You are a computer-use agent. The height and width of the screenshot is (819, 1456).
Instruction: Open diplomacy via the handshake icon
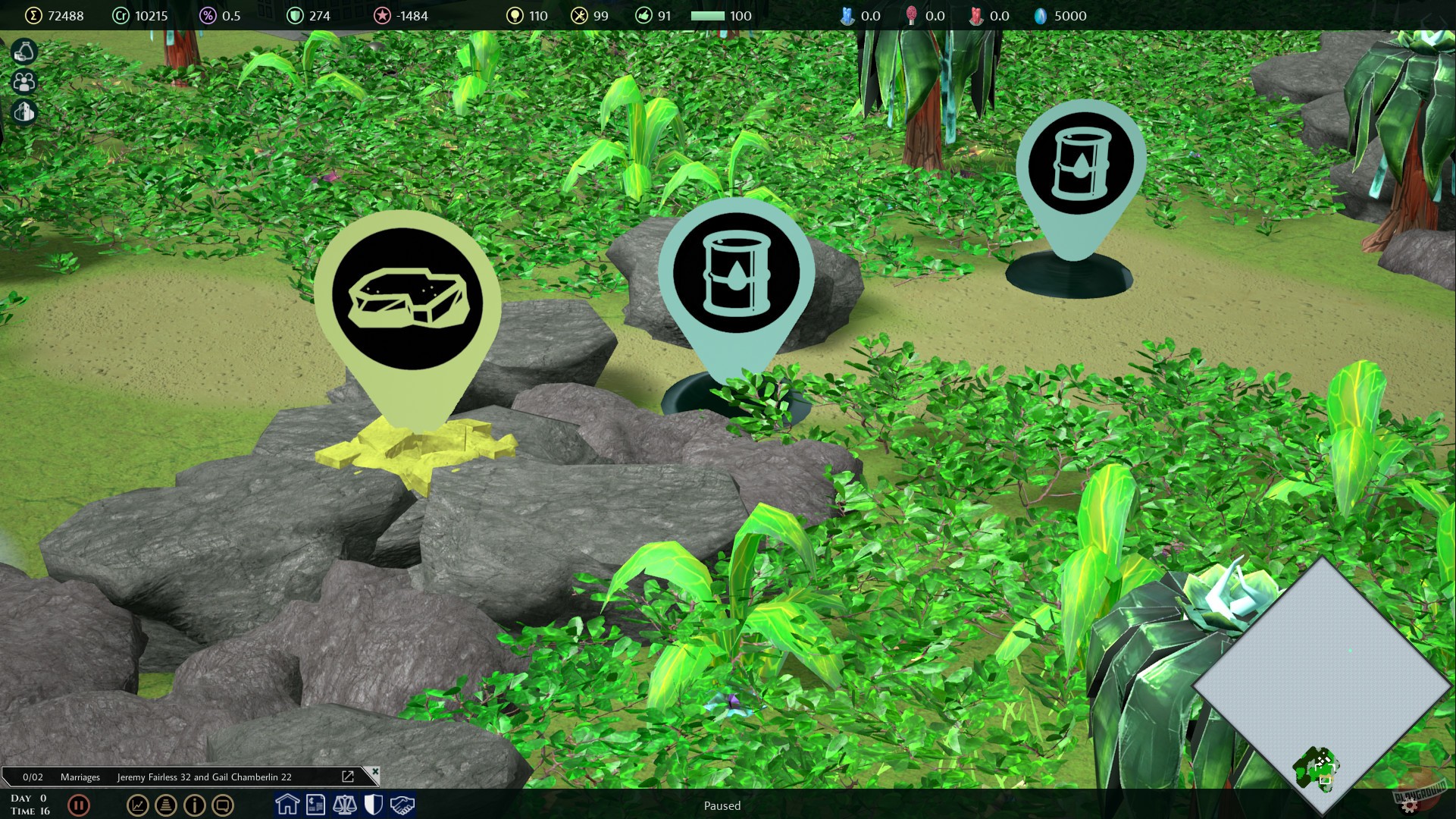pyautogui.click(x=401, y=806)
